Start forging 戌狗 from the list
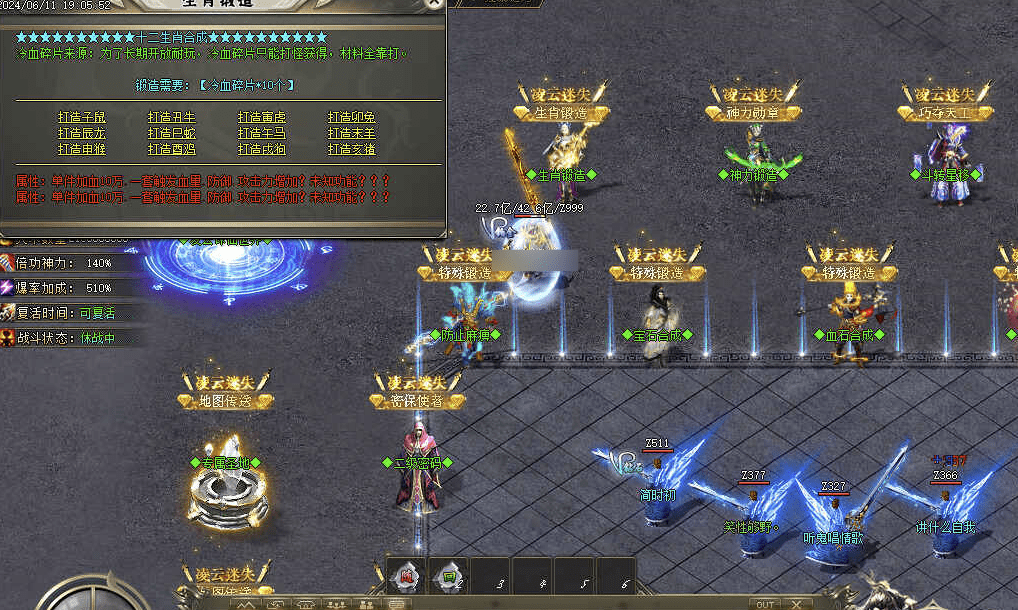 pyautogui.click(x=262, y=149)
